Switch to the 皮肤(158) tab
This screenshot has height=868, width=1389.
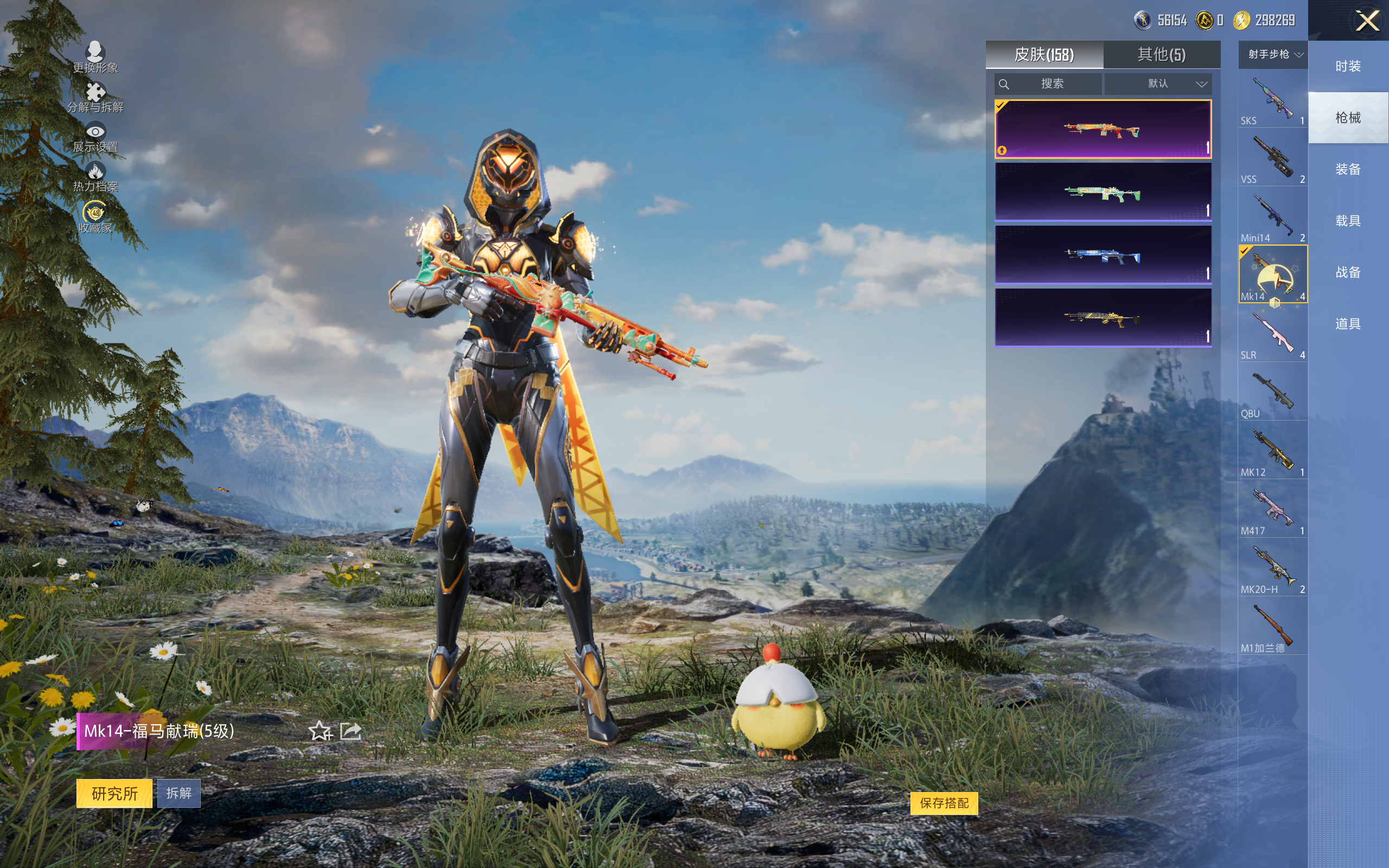click(1043, 55)
